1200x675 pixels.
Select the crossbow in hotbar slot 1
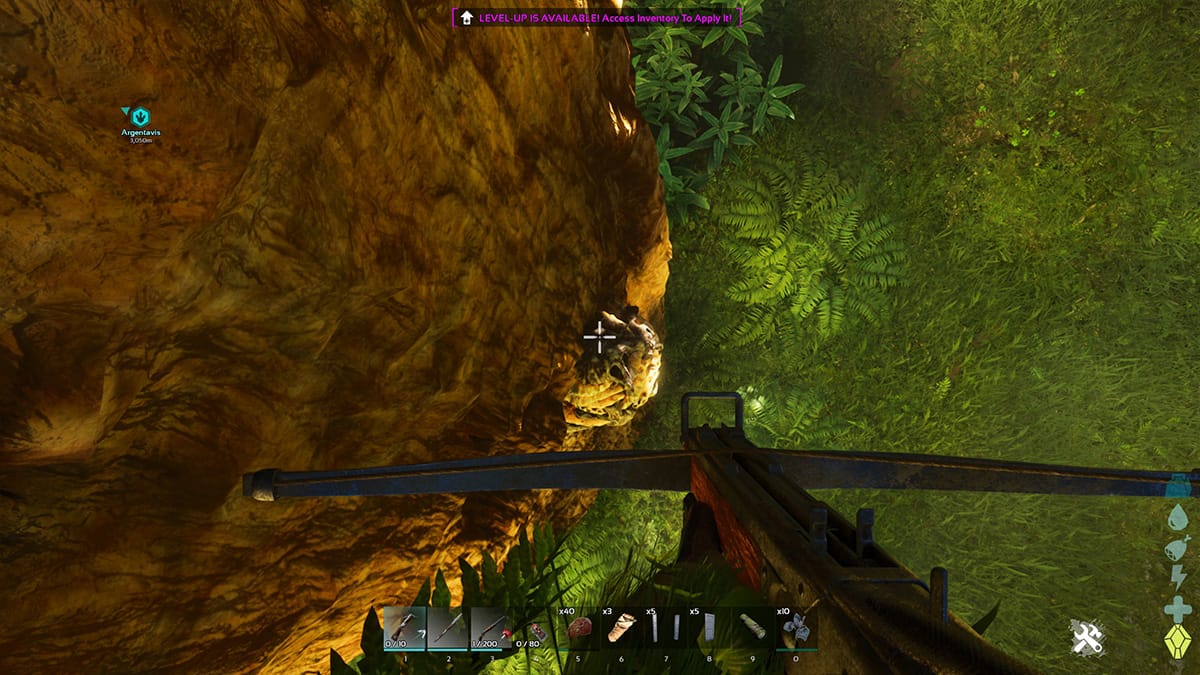pos(404,628)
